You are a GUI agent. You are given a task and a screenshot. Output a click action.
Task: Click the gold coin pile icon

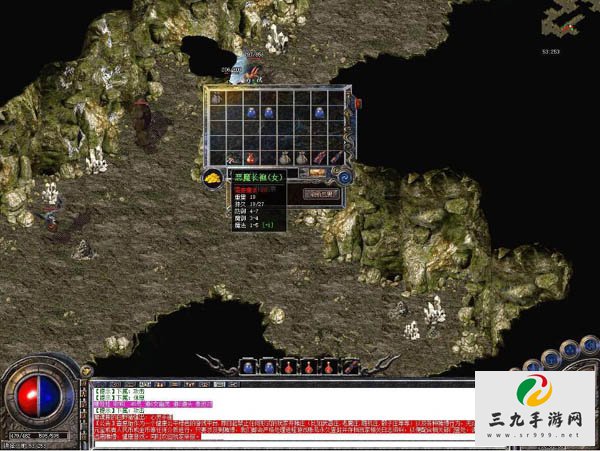213,177
